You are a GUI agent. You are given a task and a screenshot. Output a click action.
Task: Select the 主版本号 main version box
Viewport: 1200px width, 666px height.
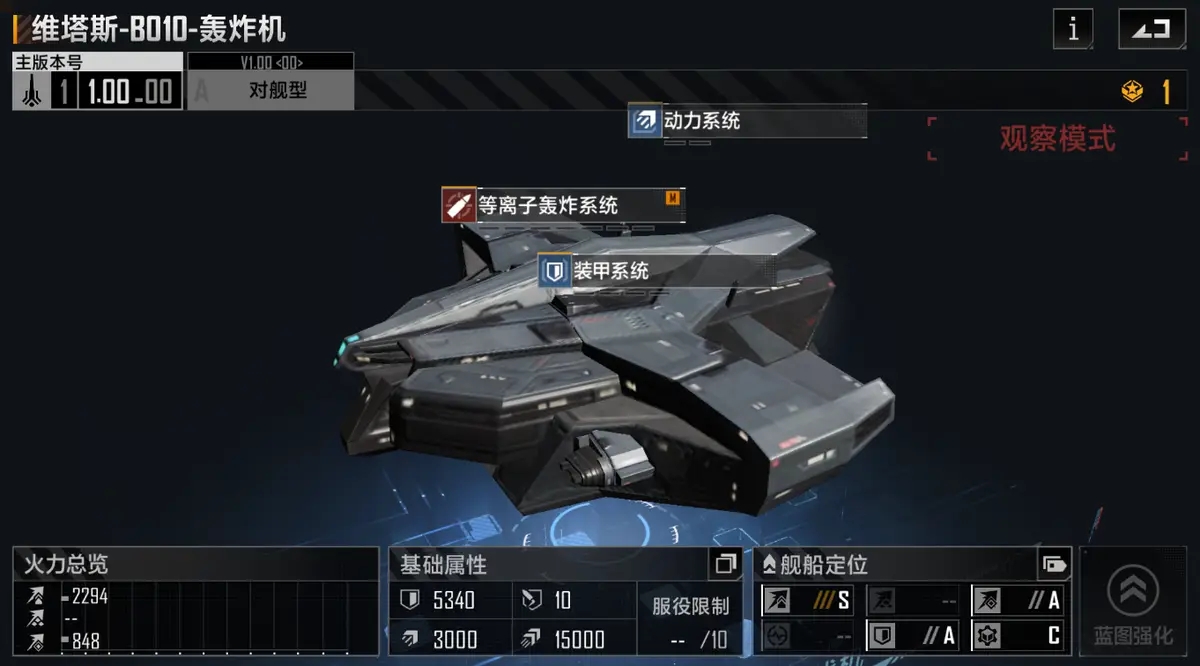click(x=98, y=82)
